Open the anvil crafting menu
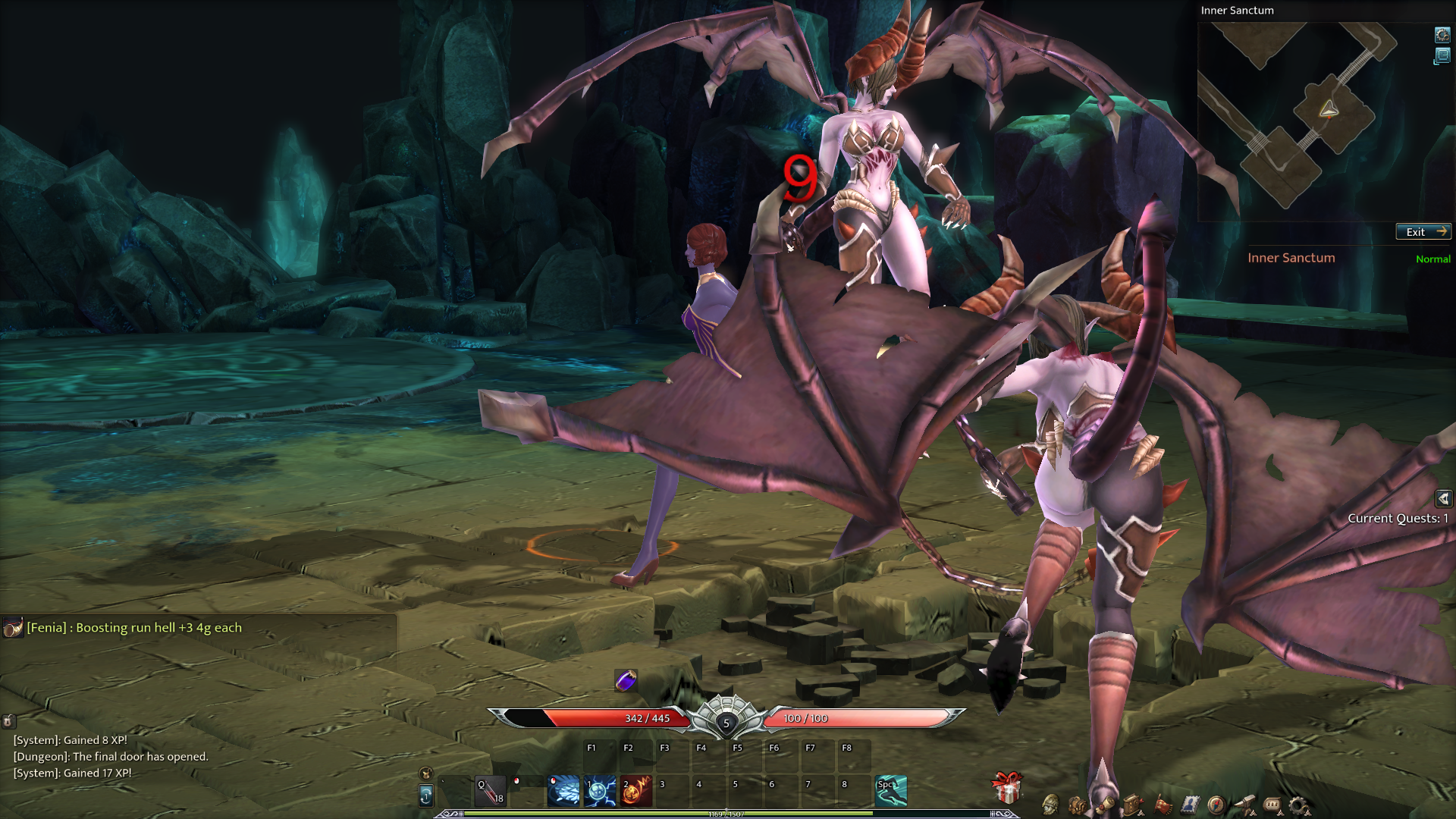This screenshot has width=1456, height=819. click(x=1245, y=803)
